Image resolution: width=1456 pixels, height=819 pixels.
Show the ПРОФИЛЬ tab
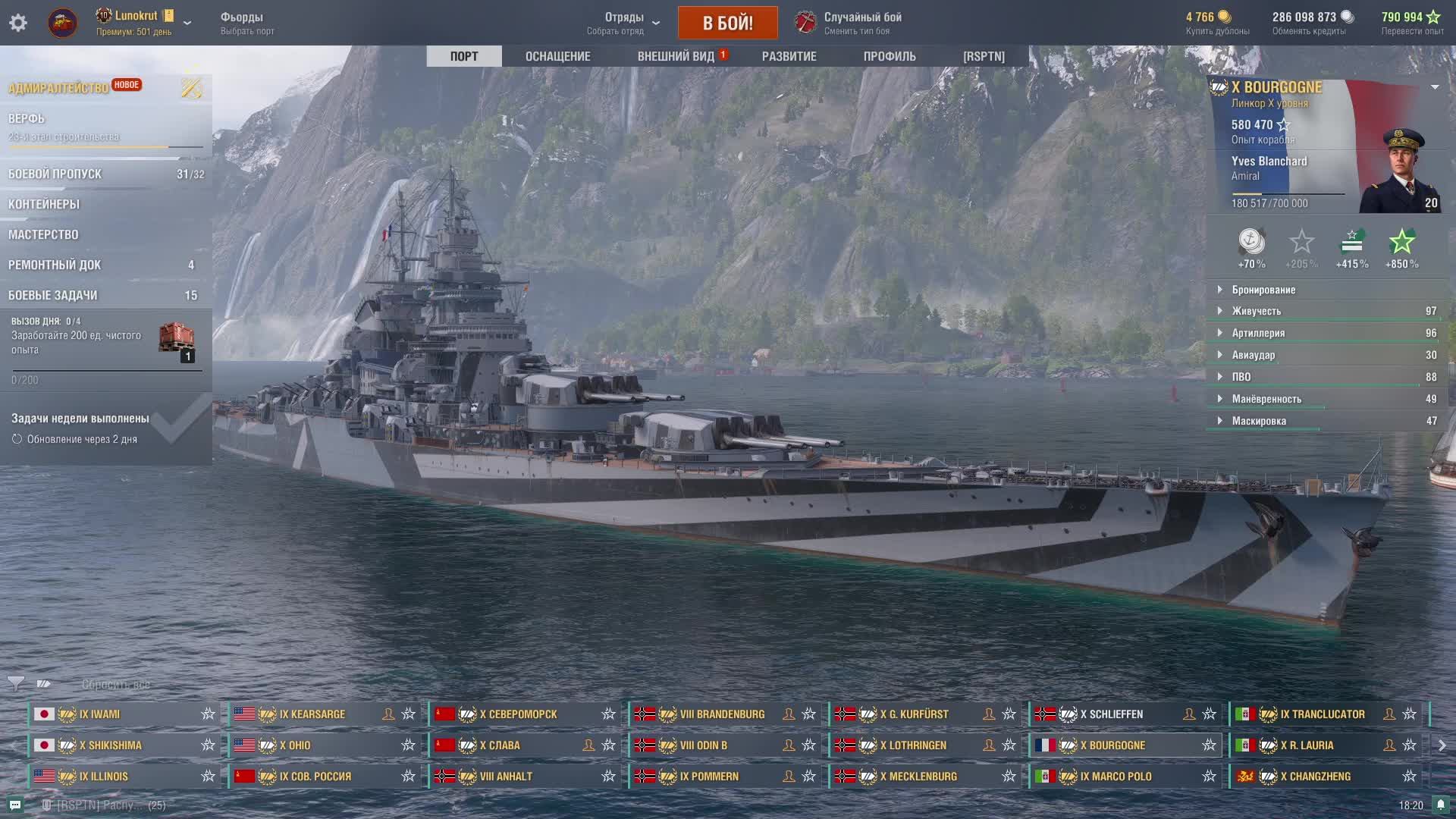[890, 56]
